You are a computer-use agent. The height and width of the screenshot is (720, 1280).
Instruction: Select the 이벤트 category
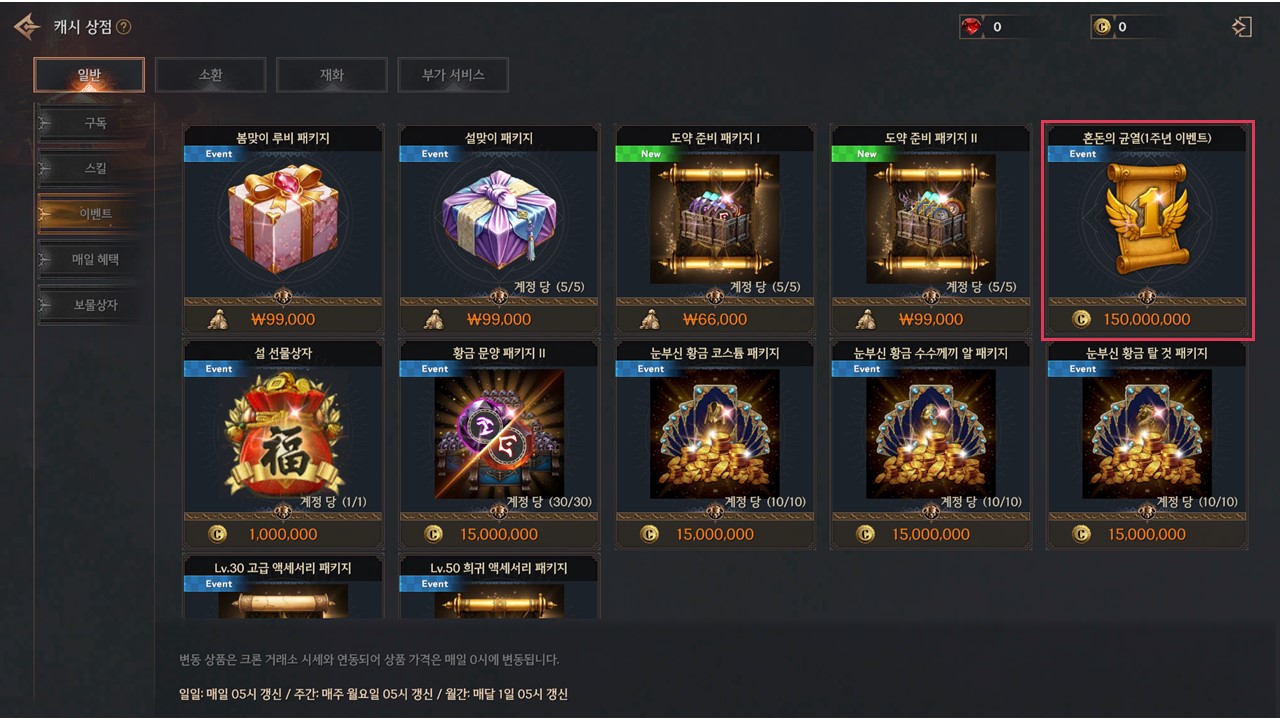point(95,214)
